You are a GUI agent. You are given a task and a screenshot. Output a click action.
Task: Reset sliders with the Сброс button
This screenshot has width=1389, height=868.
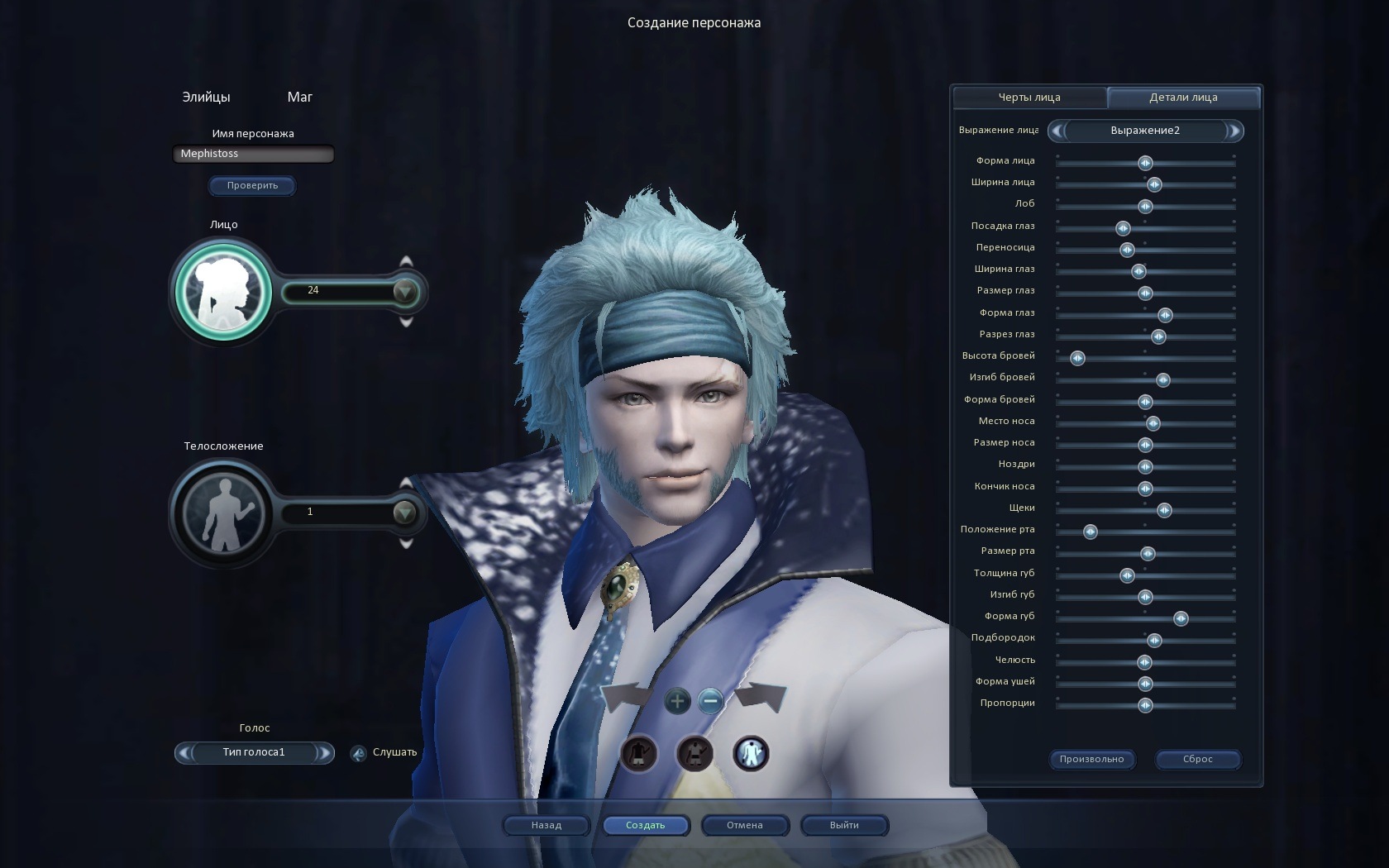[x=1197, y=759]
